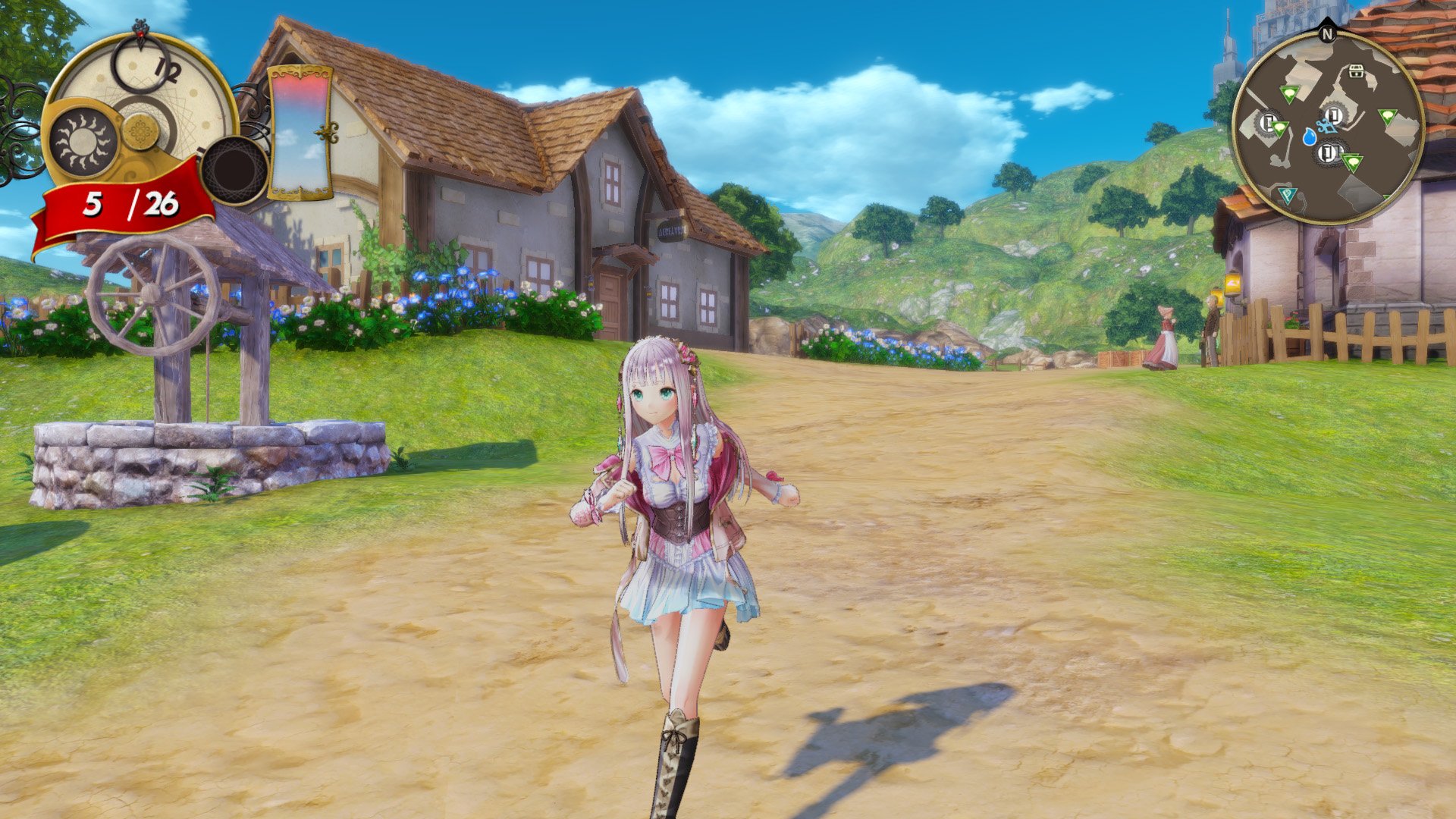Viewport: 1456px width, 819px height.
Task: Click the teal P marker on the minimap
Action: 1288,193
